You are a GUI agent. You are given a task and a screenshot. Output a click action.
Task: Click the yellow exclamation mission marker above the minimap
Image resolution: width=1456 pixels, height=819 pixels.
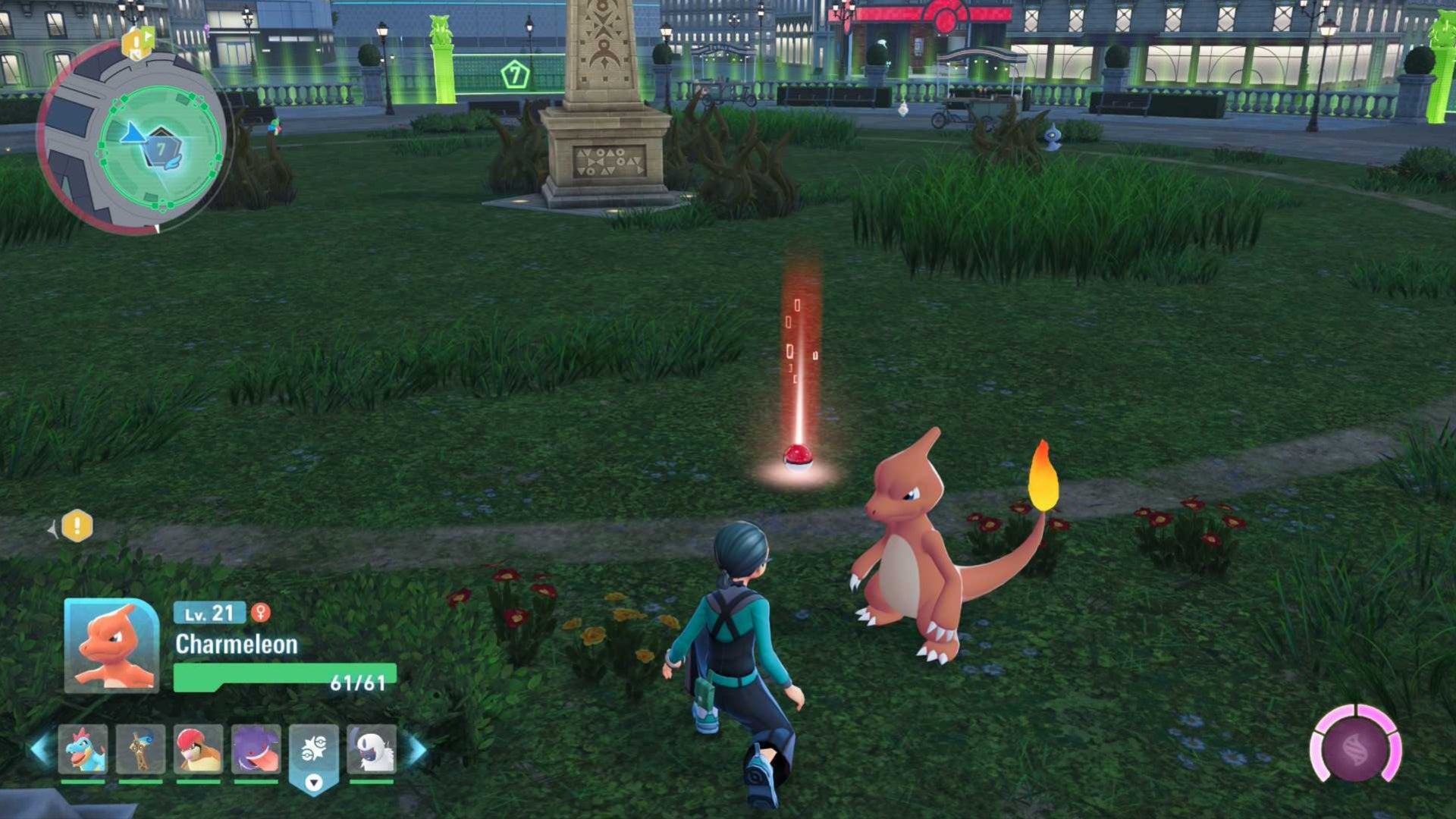135,42
